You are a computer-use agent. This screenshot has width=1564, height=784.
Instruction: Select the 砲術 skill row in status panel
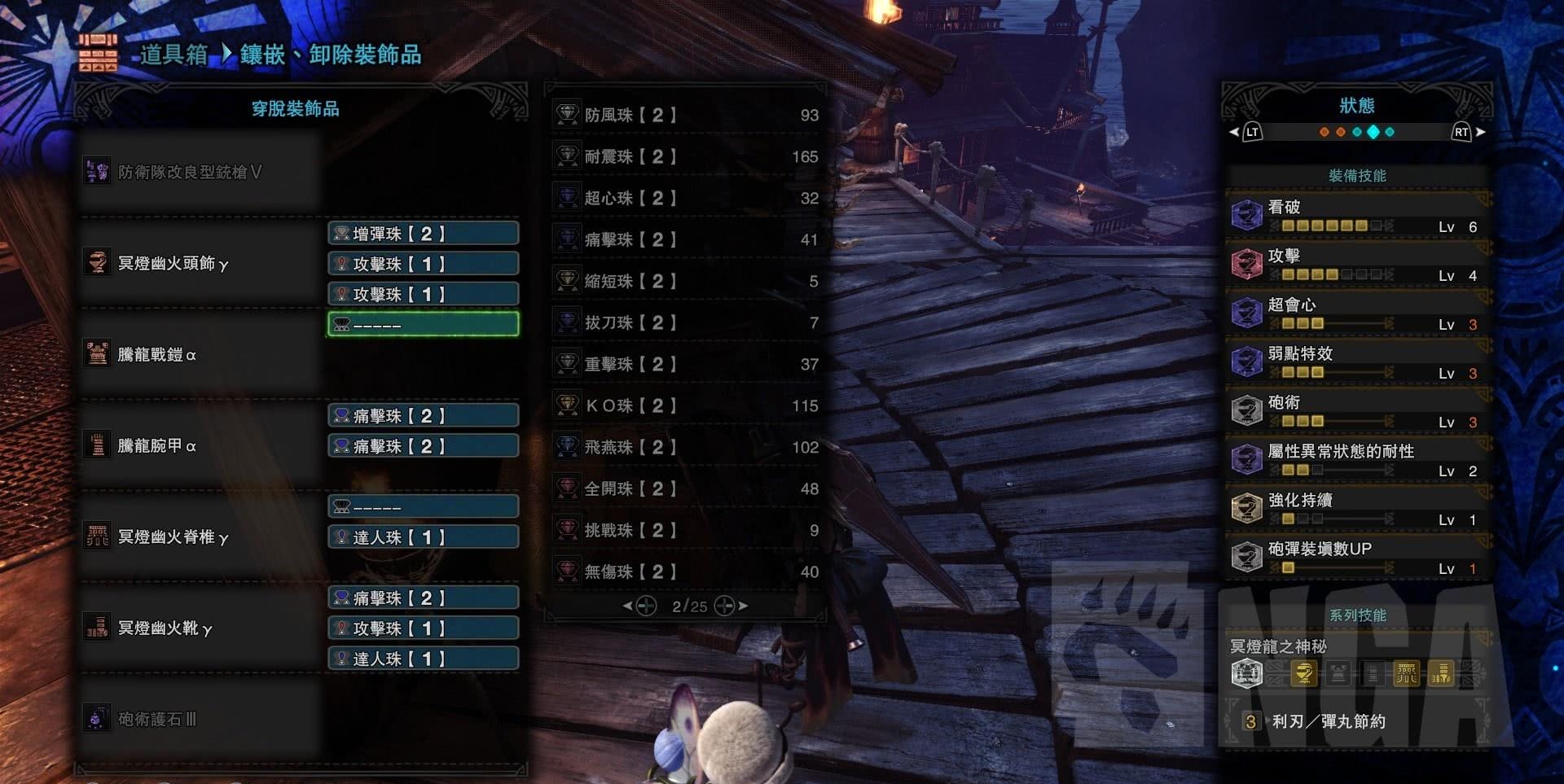pyautogui.click(x=1357, y=411)
